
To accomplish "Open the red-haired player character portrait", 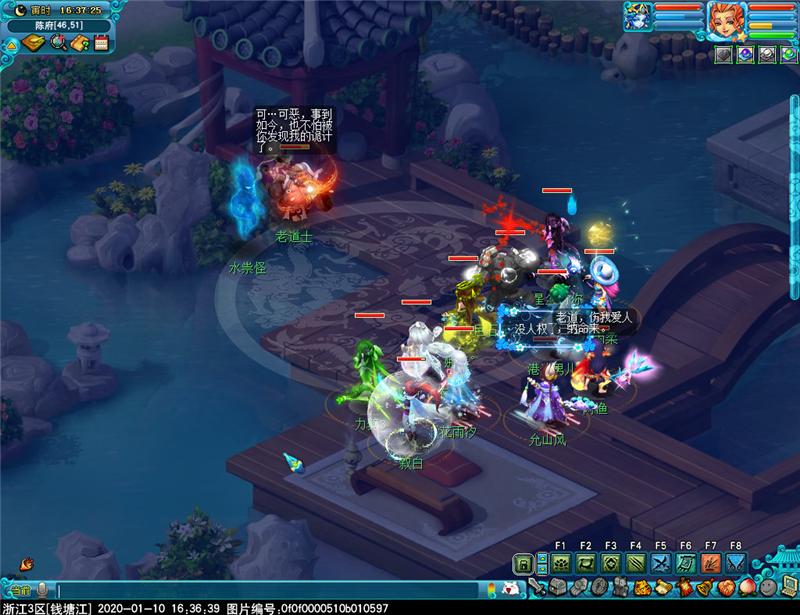I will [x=726, y=18].
